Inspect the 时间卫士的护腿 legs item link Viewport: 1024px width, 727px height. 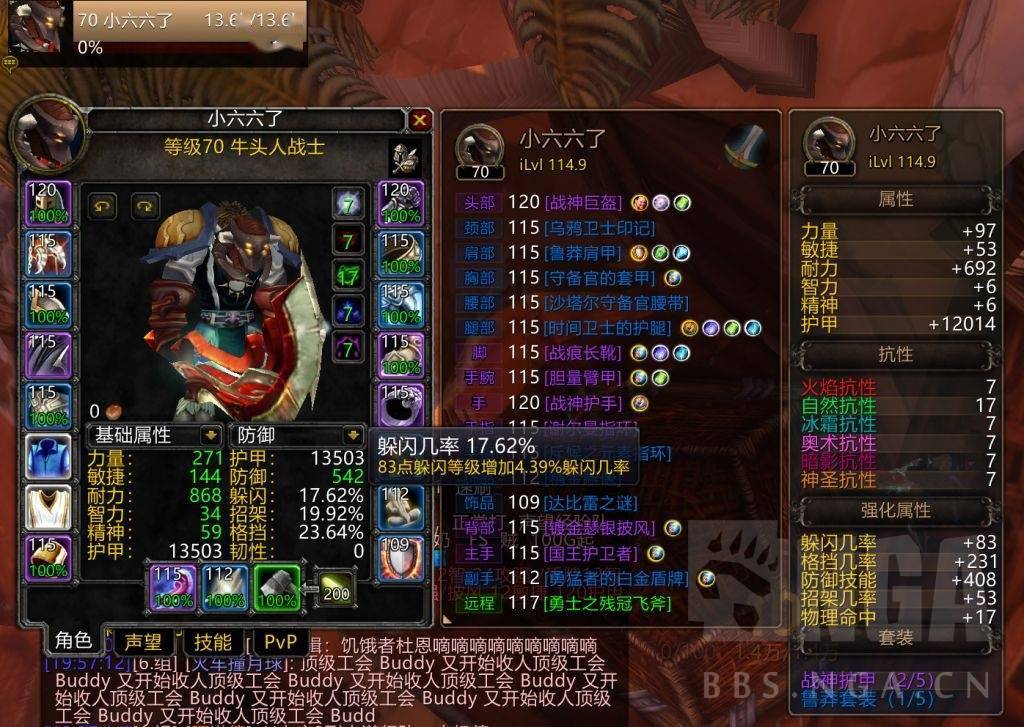click(608, 328)
